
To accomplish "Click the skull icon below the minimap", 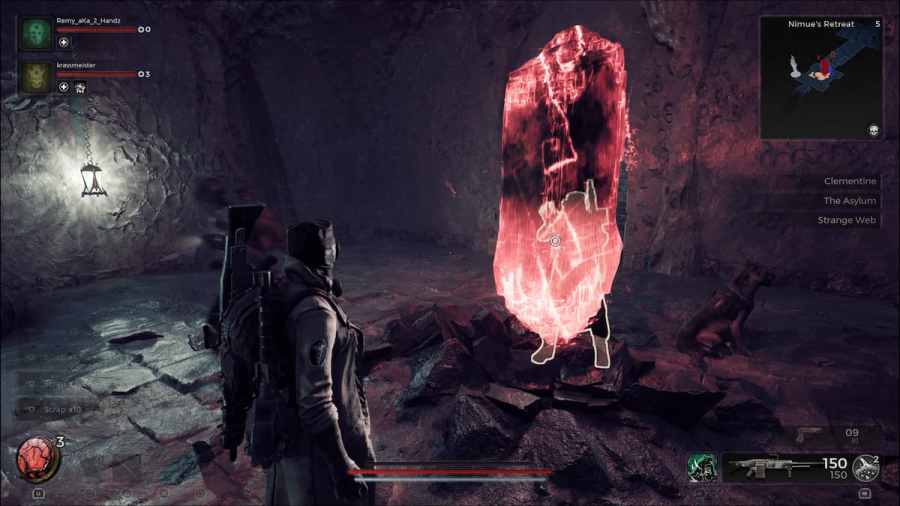I will (x=873, y=131).
